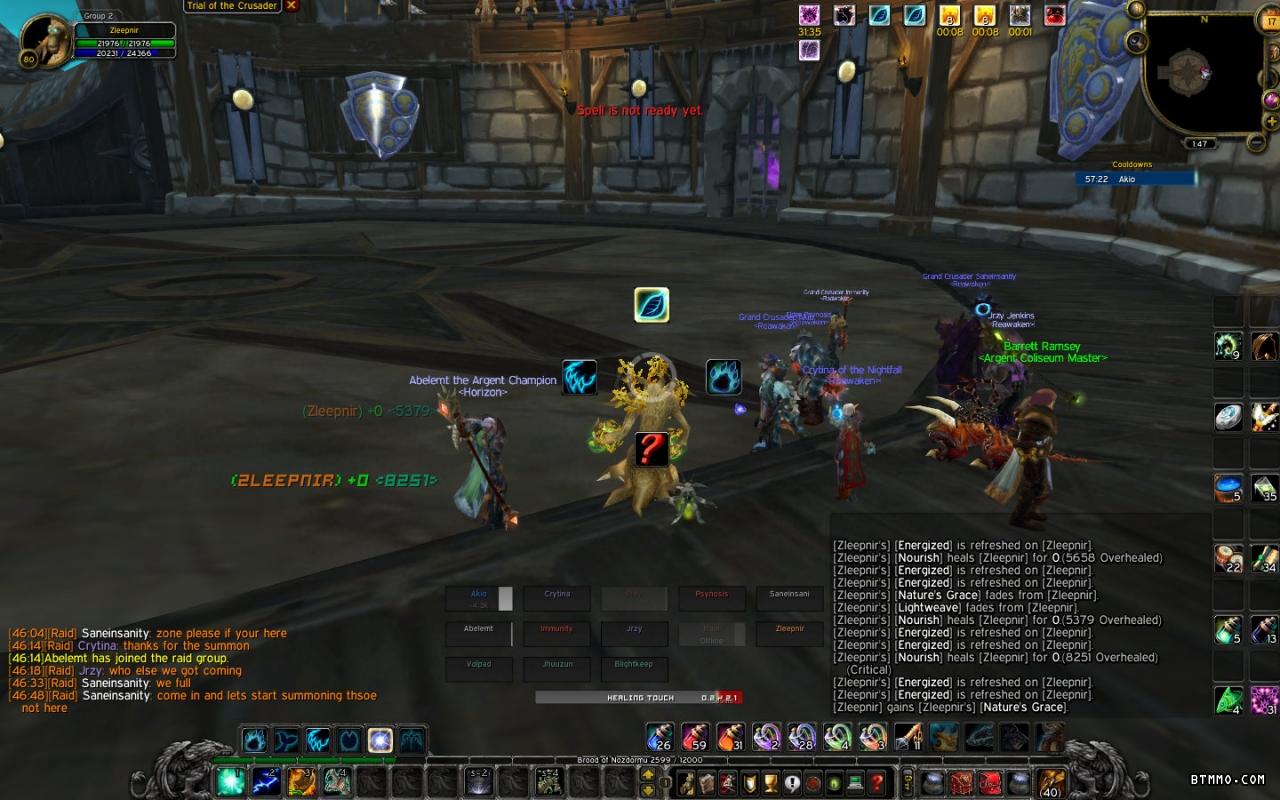This screenshot has width=1280, height=800.
Task: Open the backpack showing 40 free slots
Action: coord(1051,782)
